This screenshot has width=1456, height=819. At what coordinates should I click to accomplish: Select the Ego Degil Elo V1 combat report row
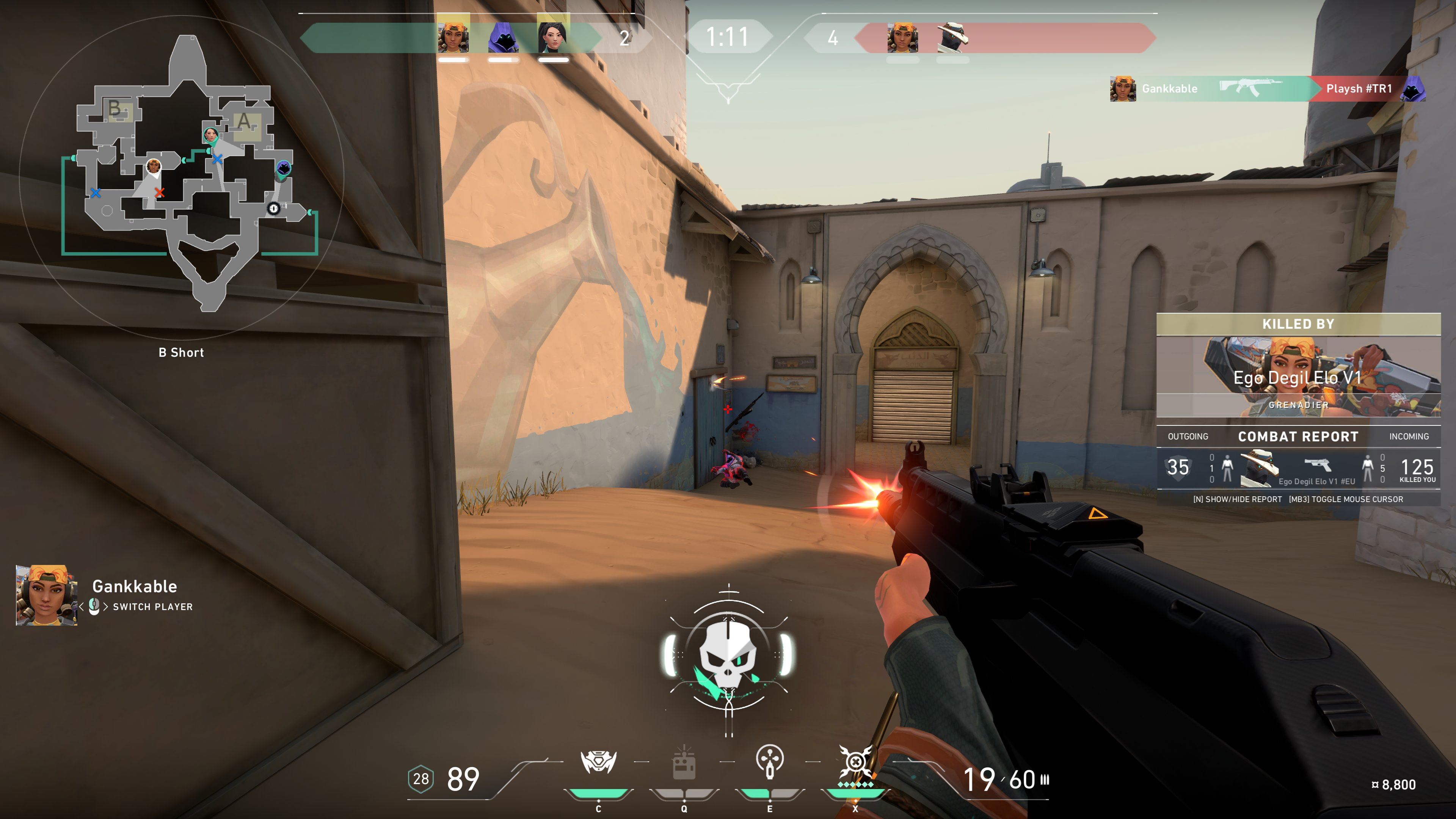[1298, 468]
